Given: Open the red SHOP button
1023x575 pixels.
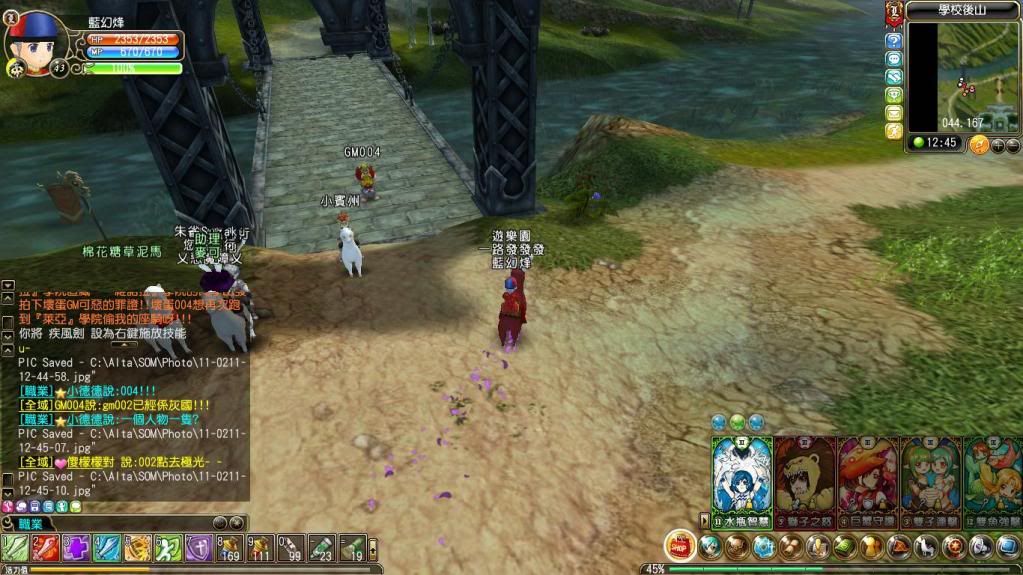Looking at the screenshot, I should tap(680, 546).
